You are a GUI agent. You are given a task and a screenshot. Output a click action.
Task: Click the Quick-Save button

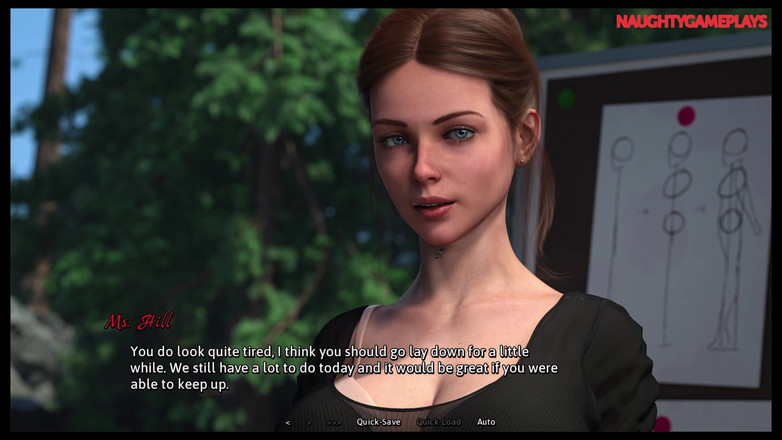tap(378, 422)
